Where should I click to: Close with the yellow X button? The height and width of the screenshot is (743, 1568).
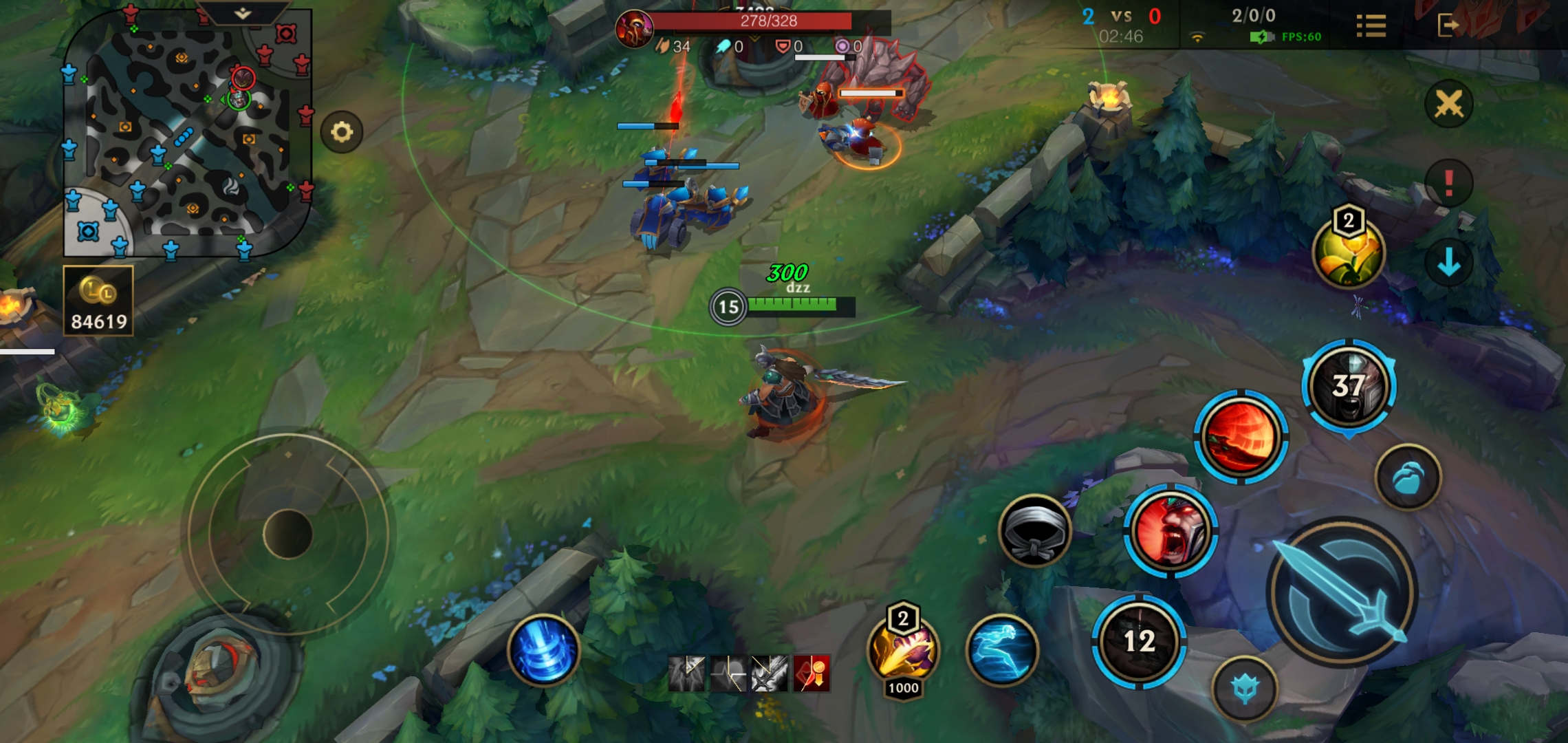coord(1448,105)
